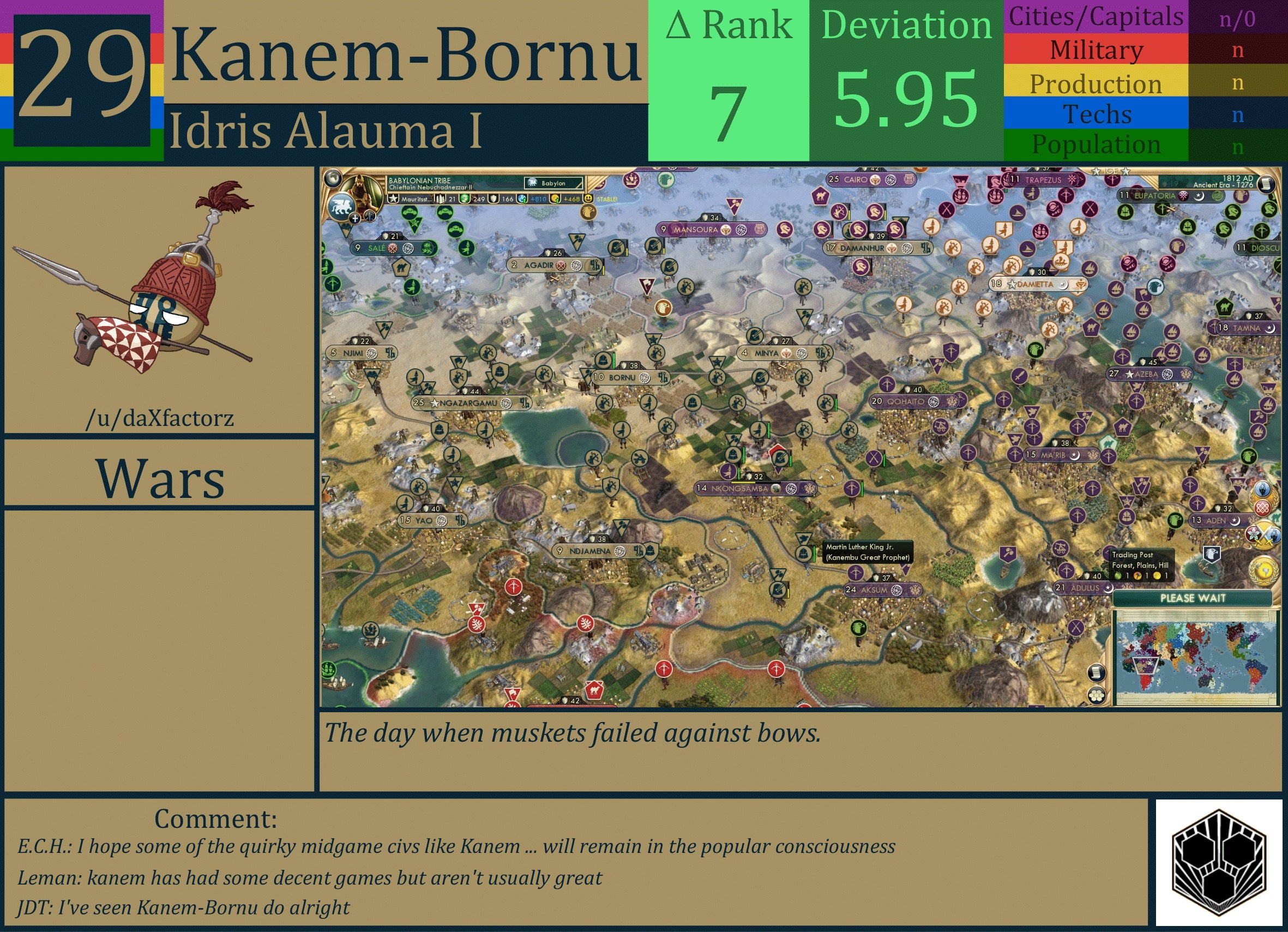Click the science beaker icon showing 249

(x=466, y=200)
